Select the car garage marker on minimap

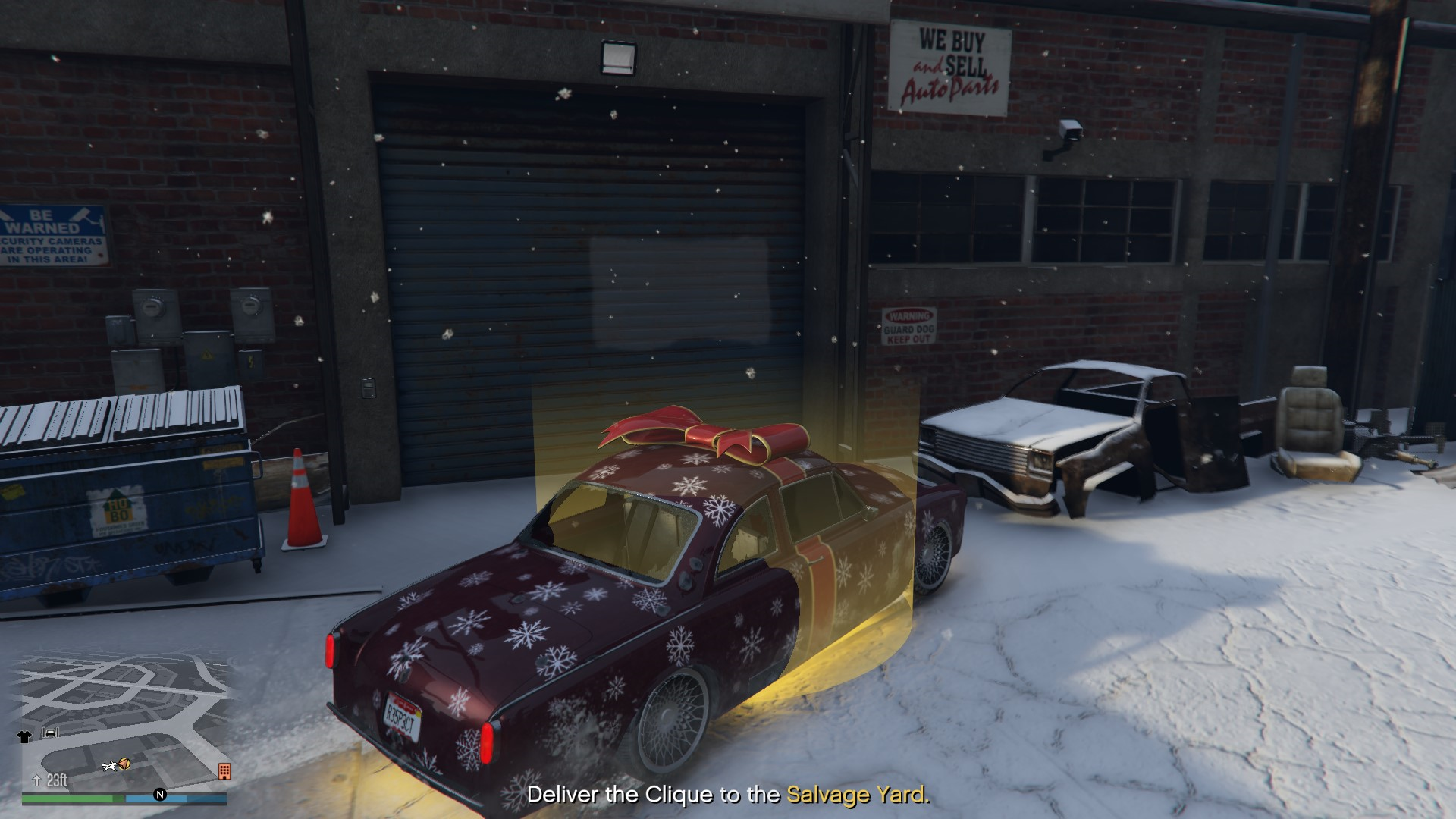(x=51, y=733)
